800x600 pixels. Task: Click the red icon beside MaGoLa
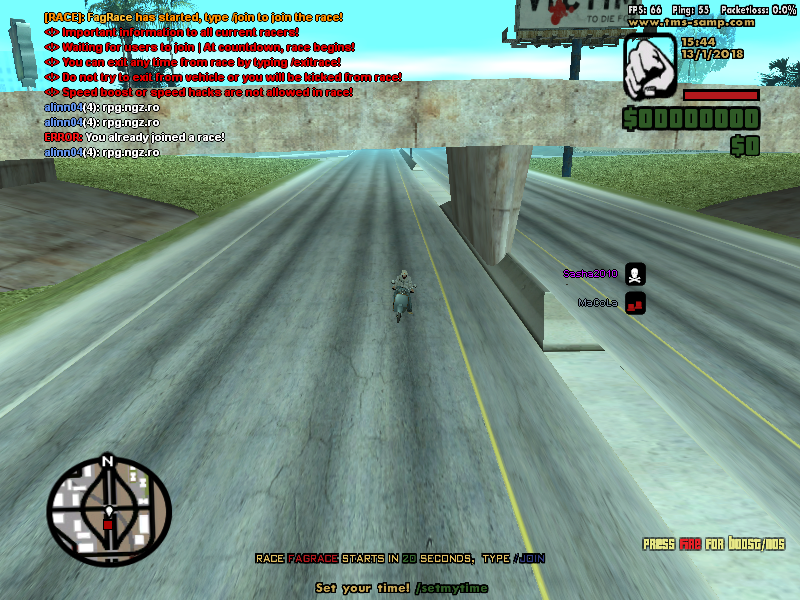point(635,302)
